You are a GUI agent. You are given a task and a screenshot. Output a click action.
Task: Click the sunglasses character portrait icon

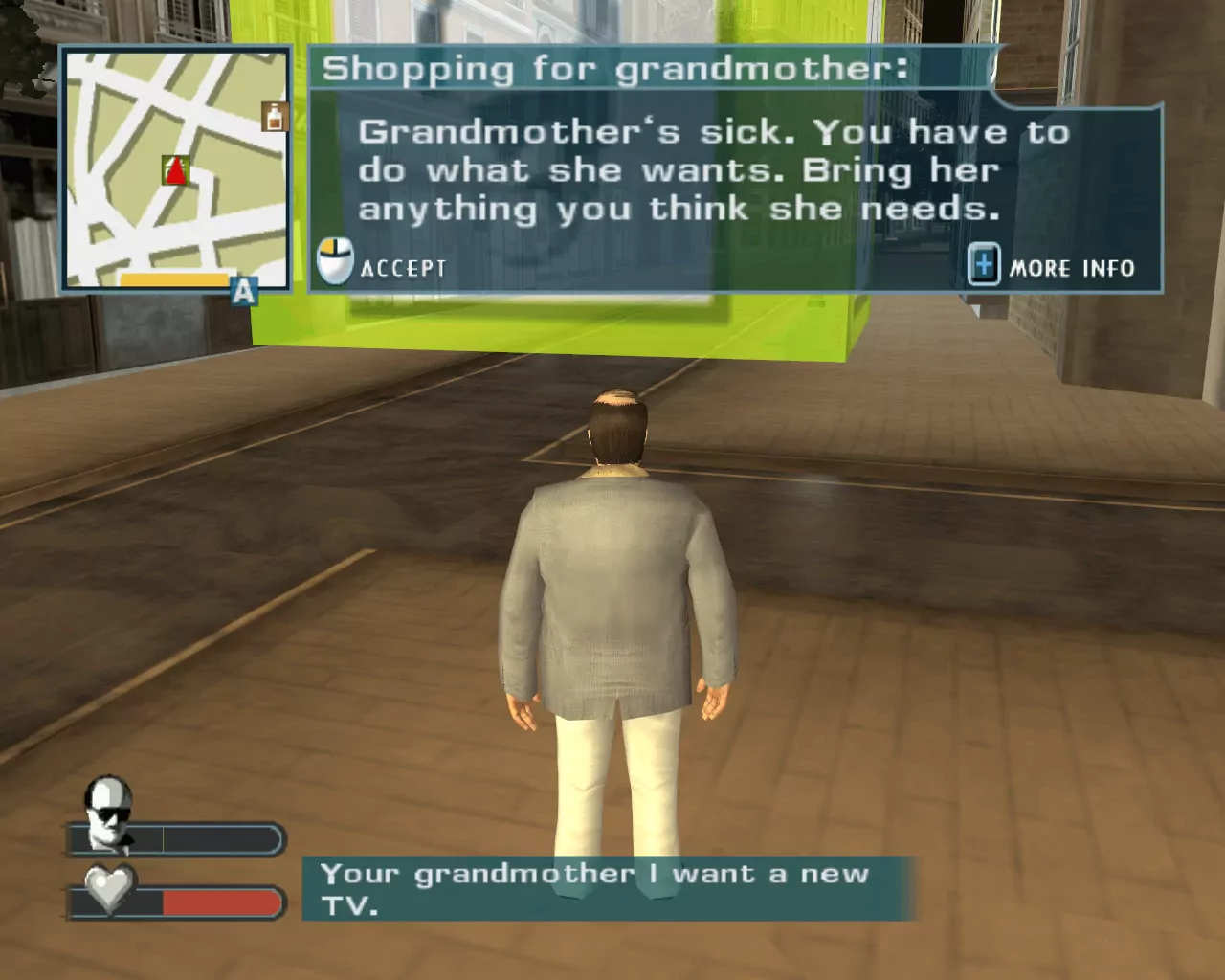coord(107,810)
